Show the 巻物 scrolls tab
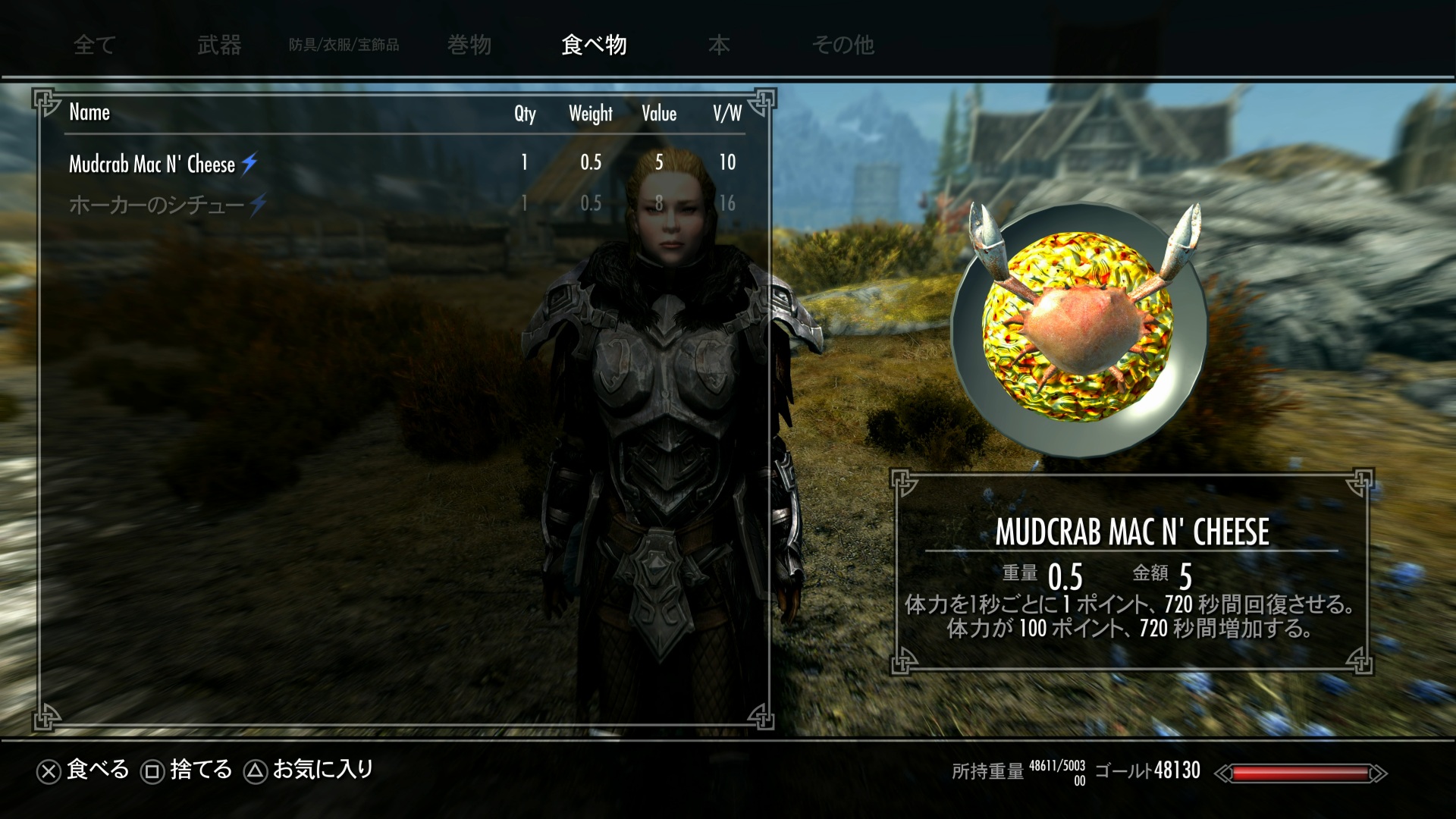This screenshot has height=819, width=1456. point(469,45)
